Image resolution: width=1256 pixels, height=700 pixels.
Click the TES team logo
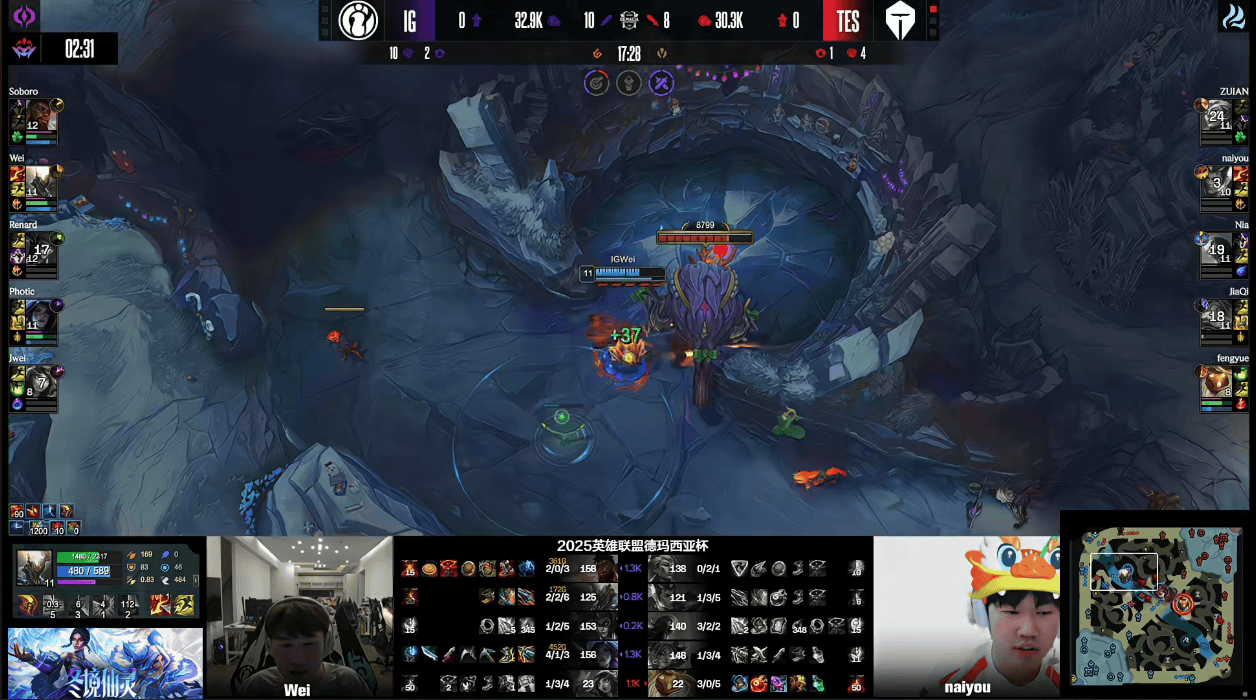(903, 20)
